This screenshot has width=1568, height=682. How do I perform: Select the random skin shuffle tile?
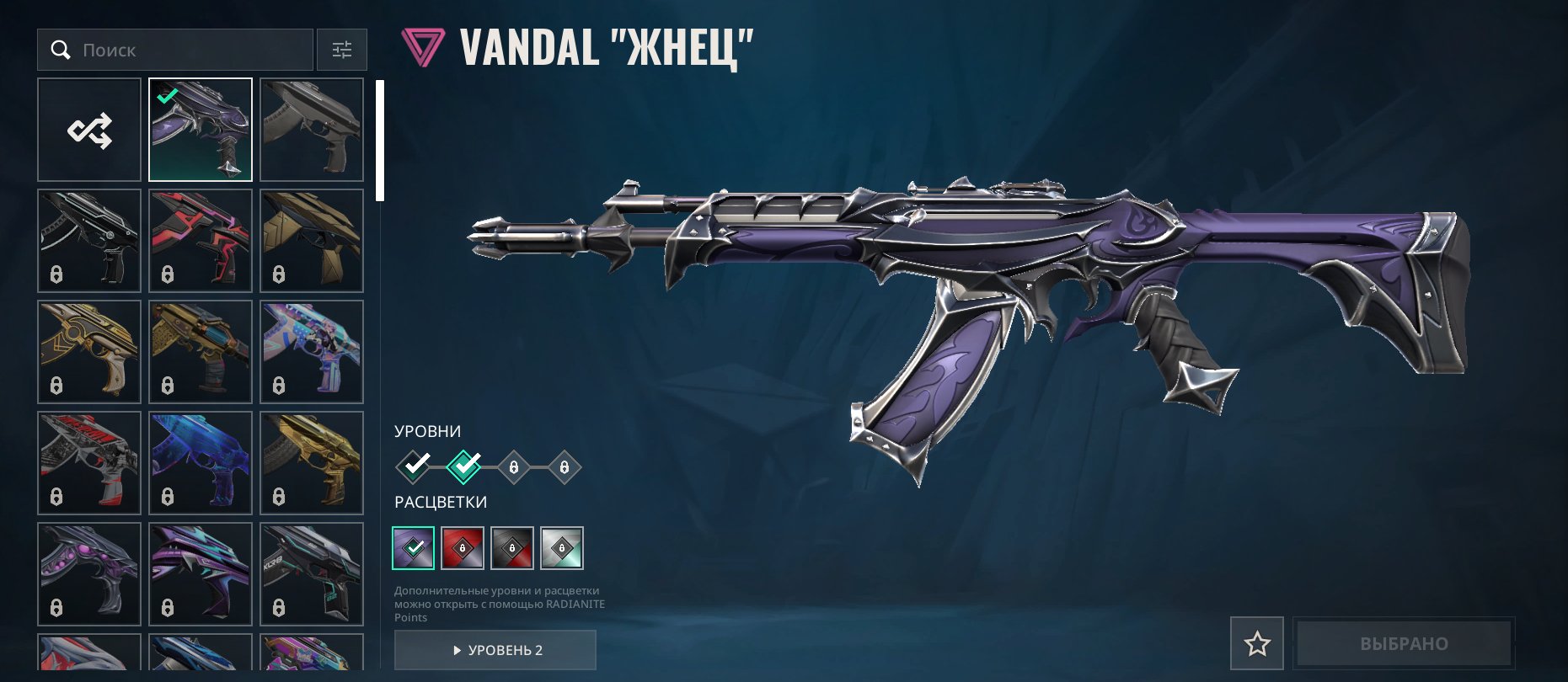pyautogui.click(x=89, y=130)
